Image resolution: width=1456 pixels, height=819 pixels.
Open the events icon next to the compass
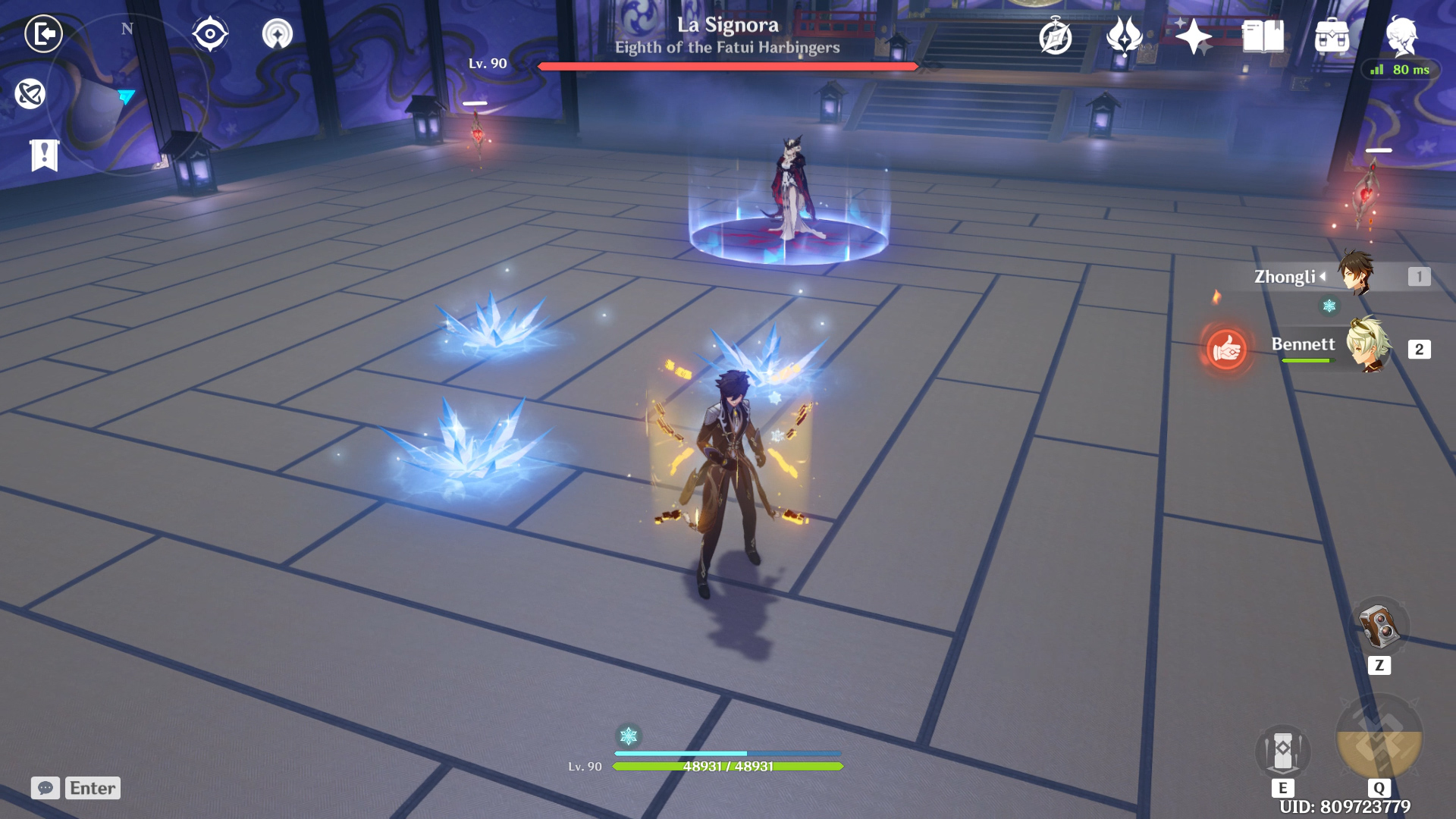pyautogui.click(x=1124, y=36)
